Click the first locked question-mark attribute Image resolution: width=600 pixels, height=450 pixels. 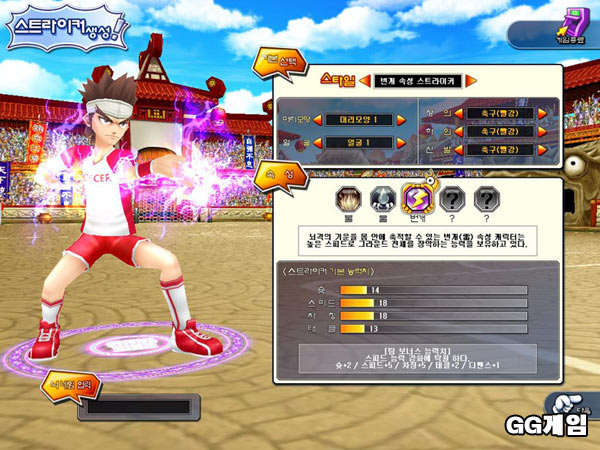pos(452,197)
